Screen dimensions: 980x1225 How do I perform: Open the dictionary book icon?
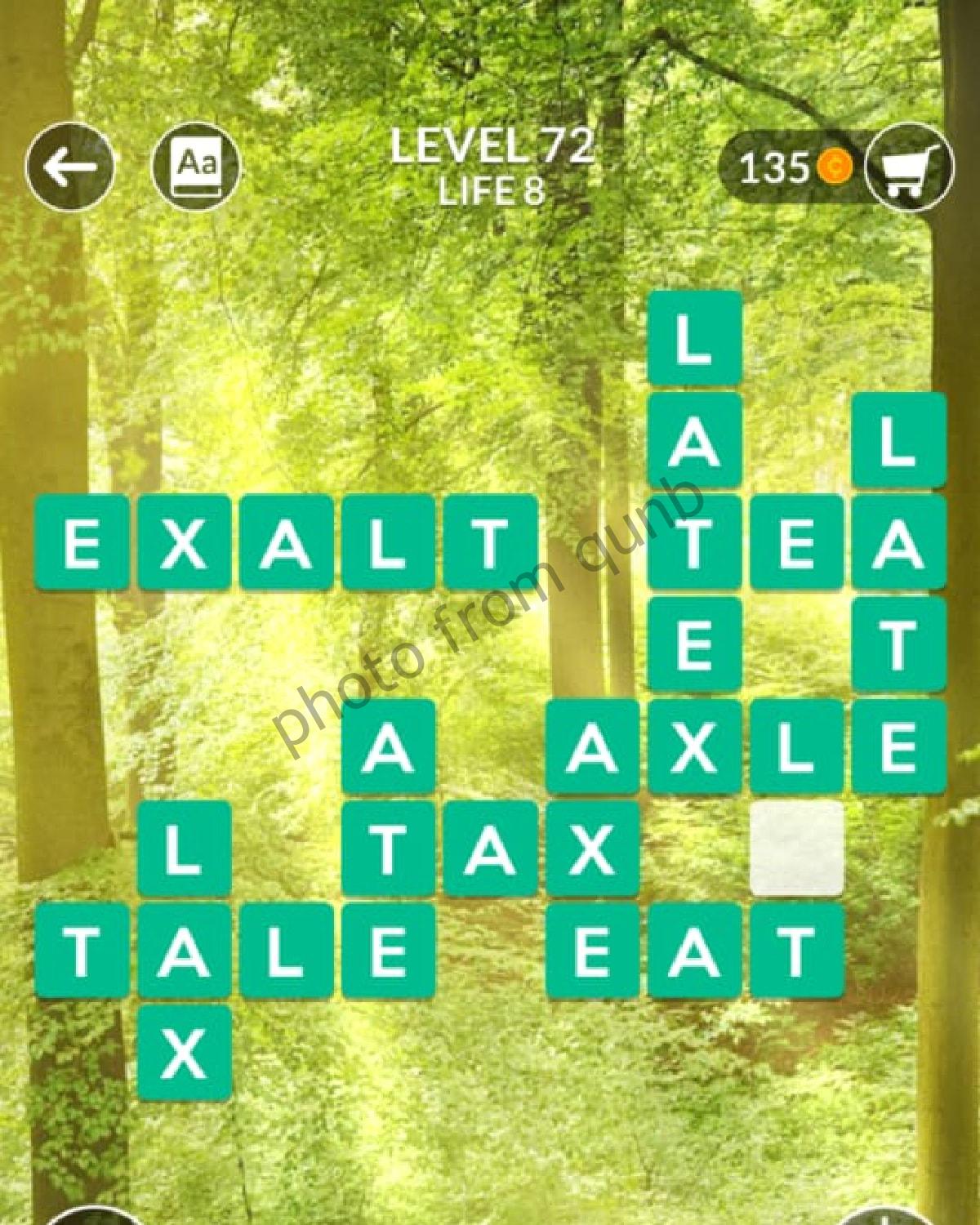pos(196,167)
